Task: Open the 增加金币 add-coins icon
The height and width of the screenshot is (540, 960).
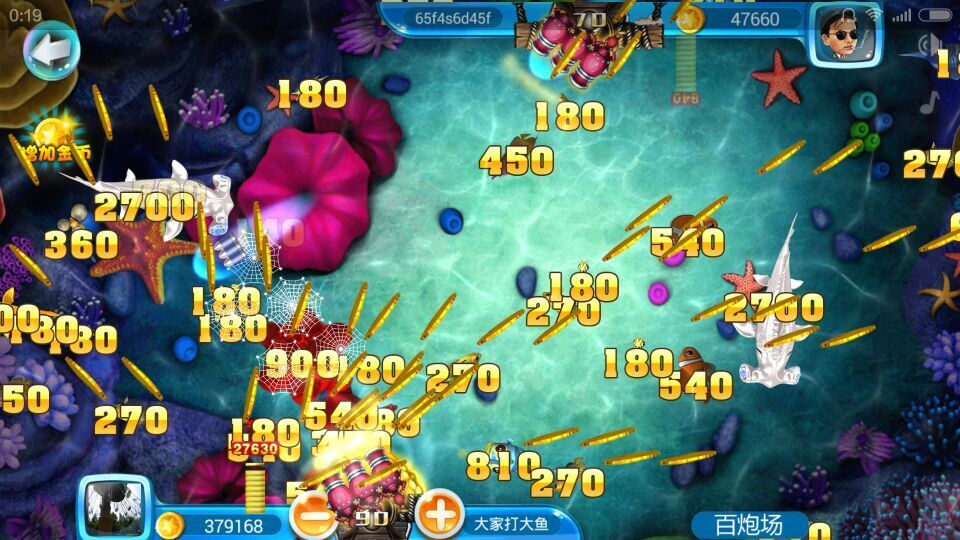Action: [52, 138]
